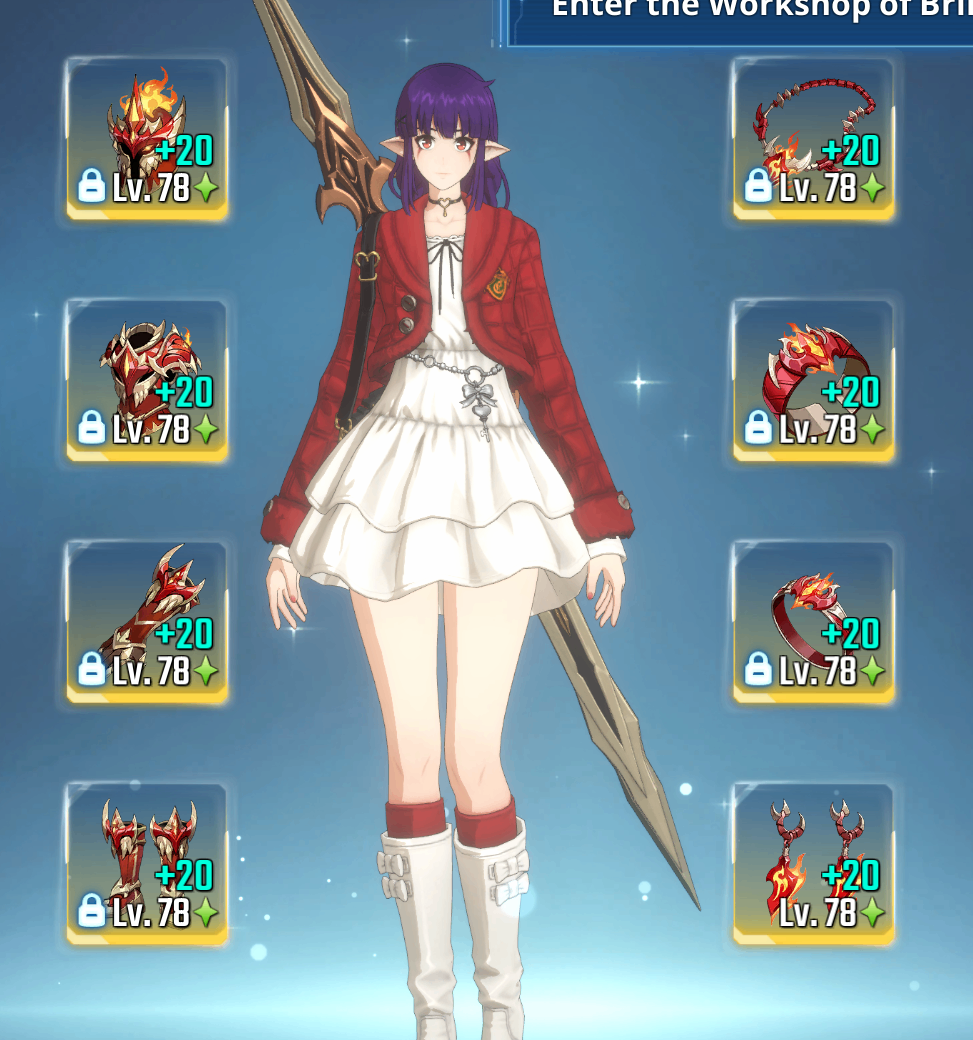Viewport: 973px width, 1040px height.
Task: Open the red flame ring slot
Action: (813, 622)
